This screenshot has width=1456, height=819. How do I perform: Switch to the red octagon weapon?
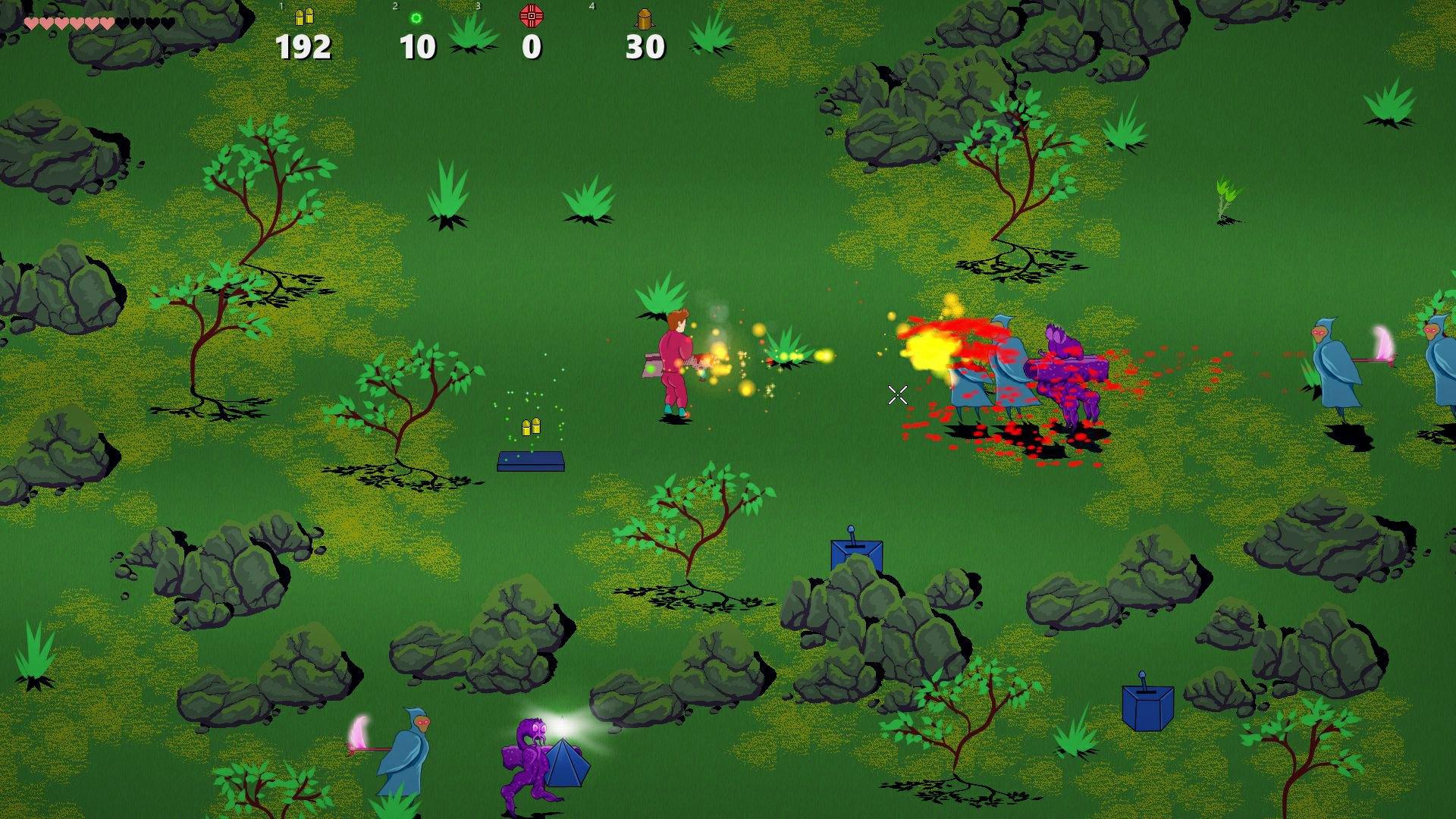[532, 16]
